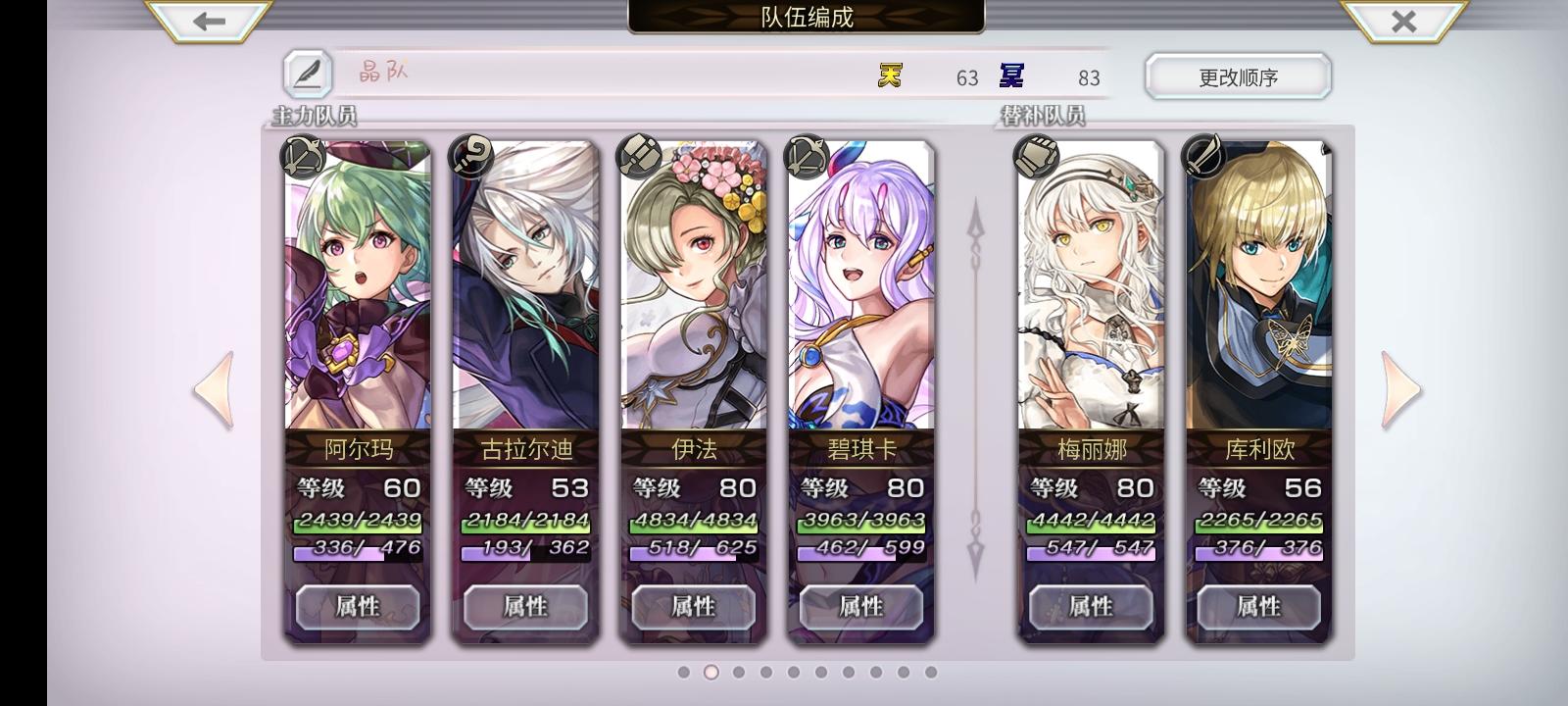
Task: Open 阿尔玛's 属性 details
Action: pos(358,607)
